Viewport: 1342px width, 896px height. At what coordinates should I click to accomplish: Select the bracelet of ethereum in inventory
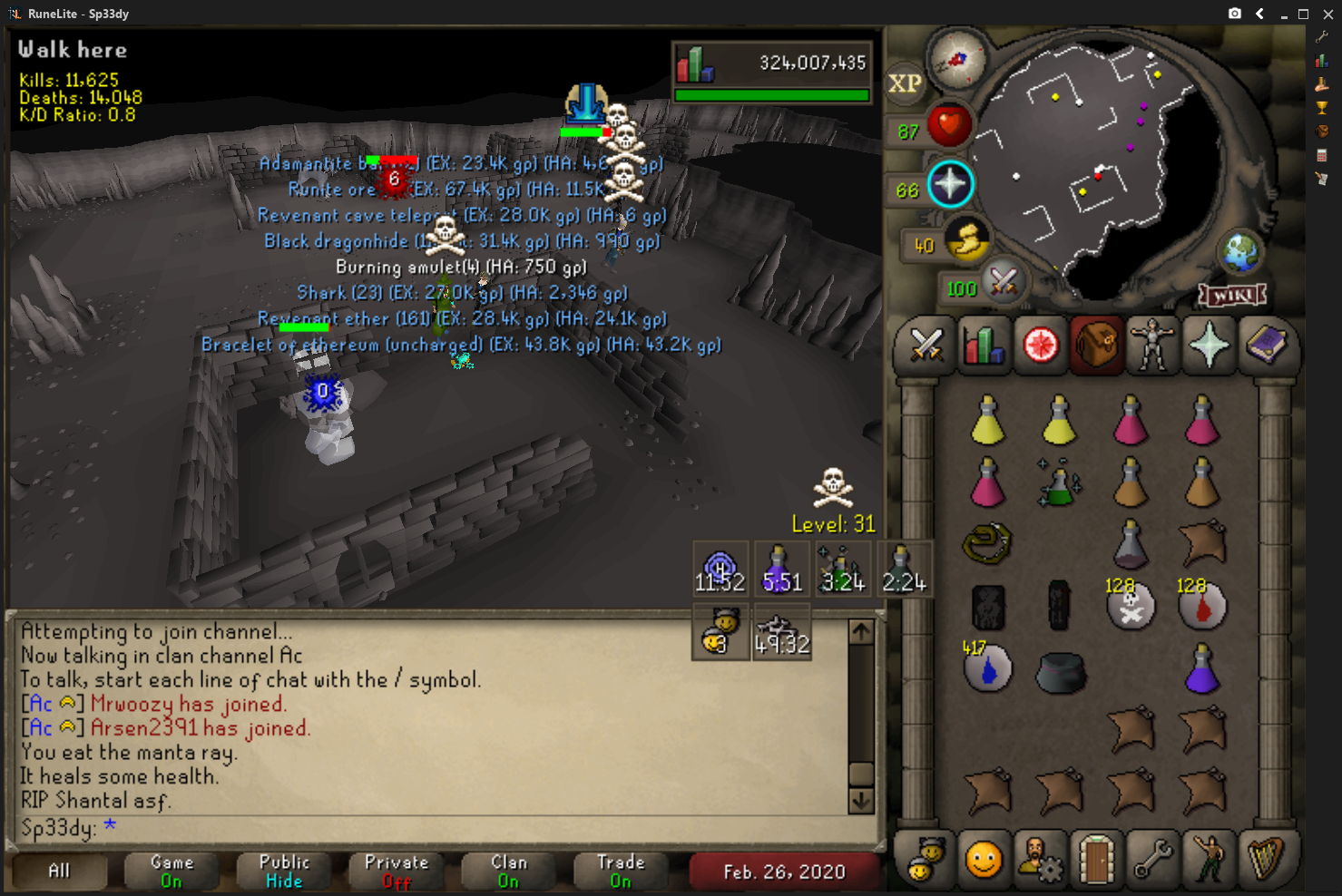[x=987, y=543]
